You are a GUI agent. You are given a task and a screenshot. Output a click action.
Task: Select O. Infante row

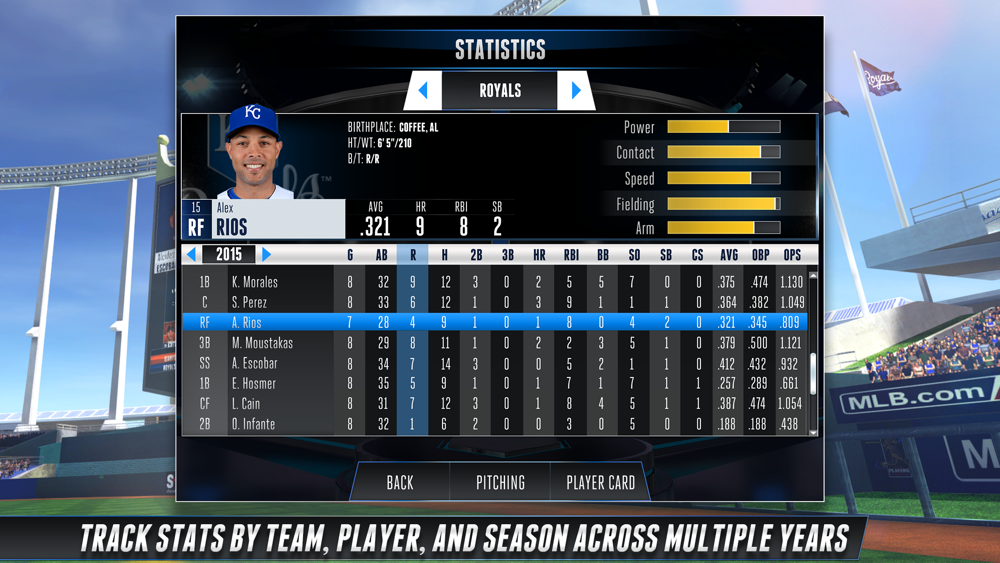tap(253, 424)
